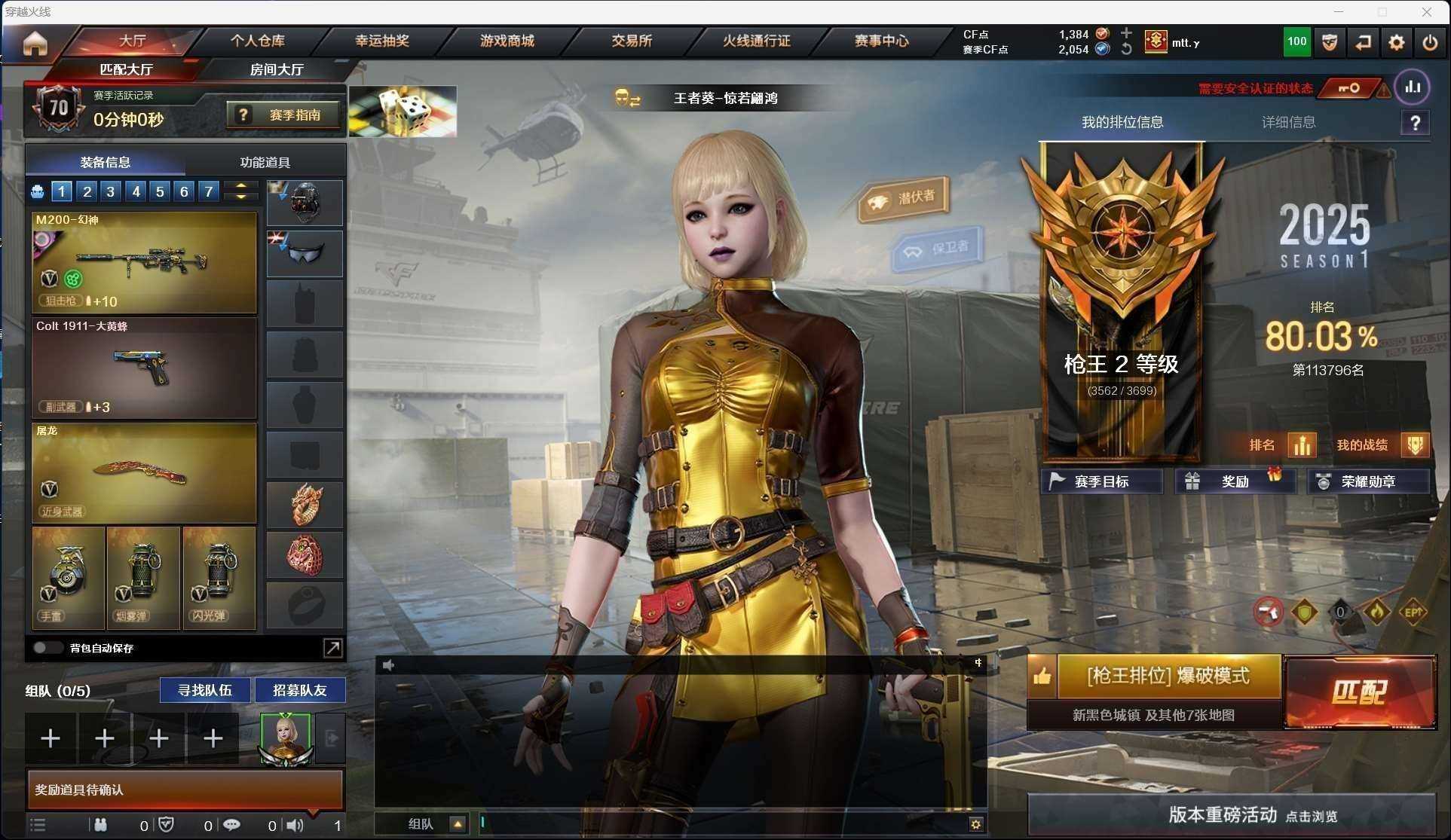Choose the 屠龙 melee weapon slot

[x=144, y=473]
